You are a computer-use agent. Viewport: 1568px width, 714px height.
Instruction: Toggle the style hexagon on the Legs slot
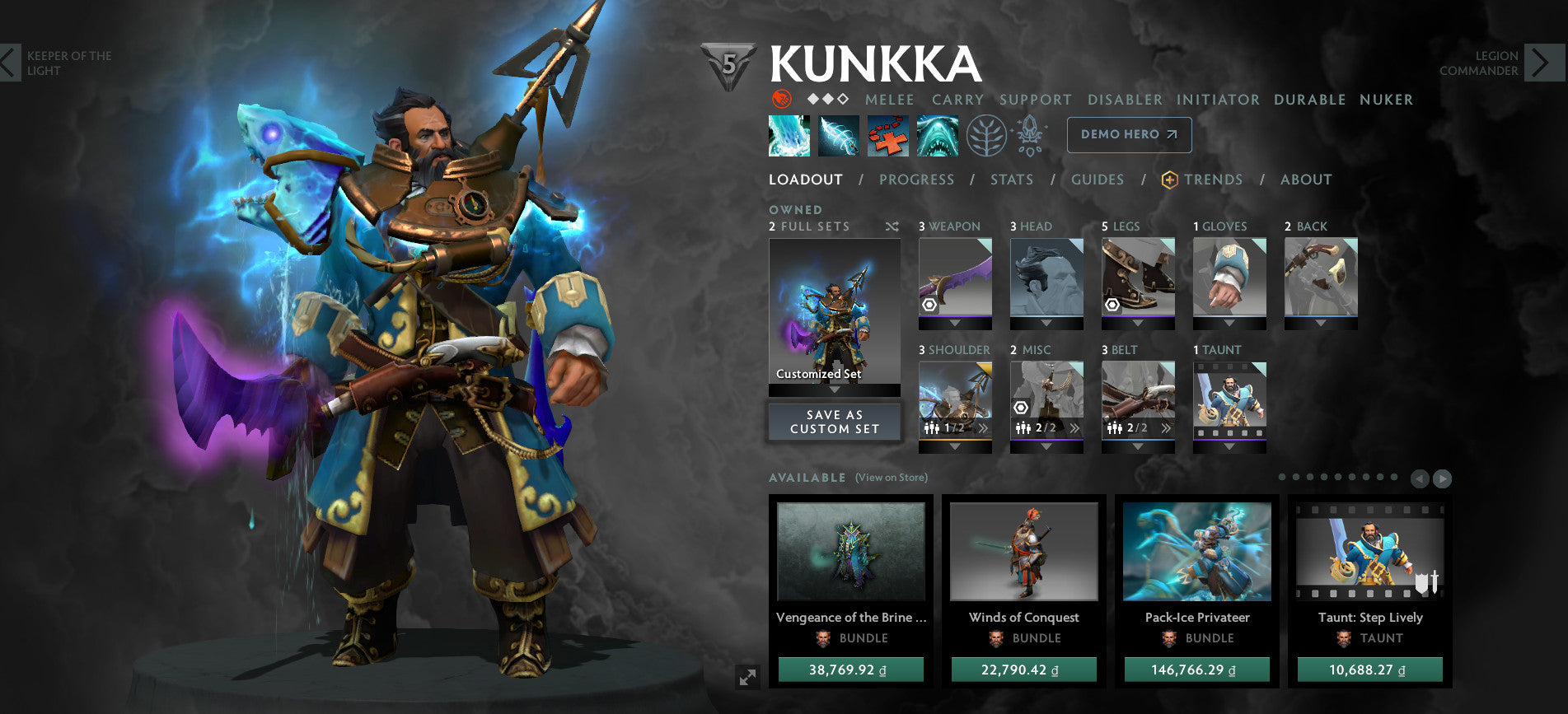tap(1112, 306)
